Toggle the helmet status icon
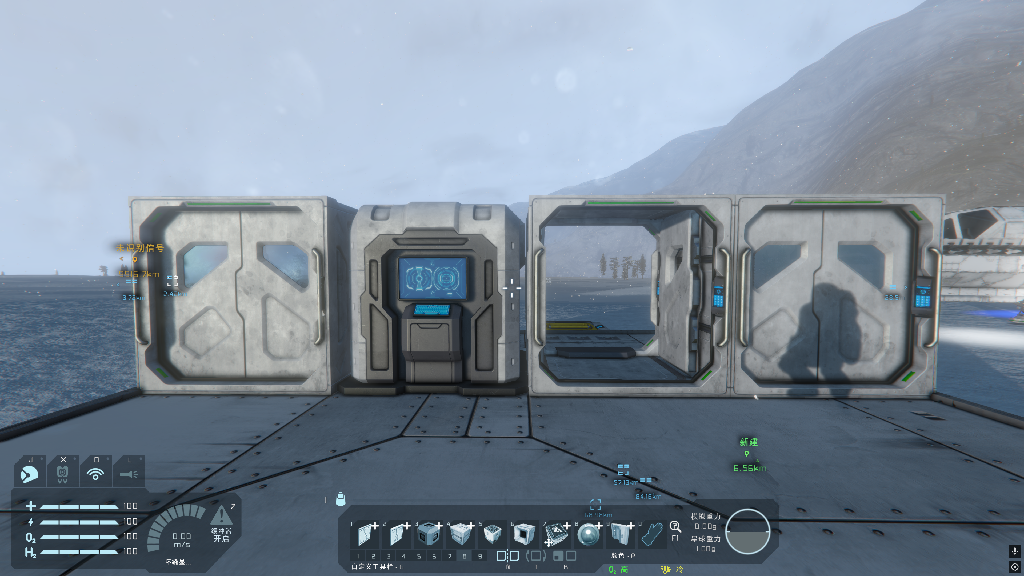Viewport: 1024px width, 576px height. coord(29,471)
